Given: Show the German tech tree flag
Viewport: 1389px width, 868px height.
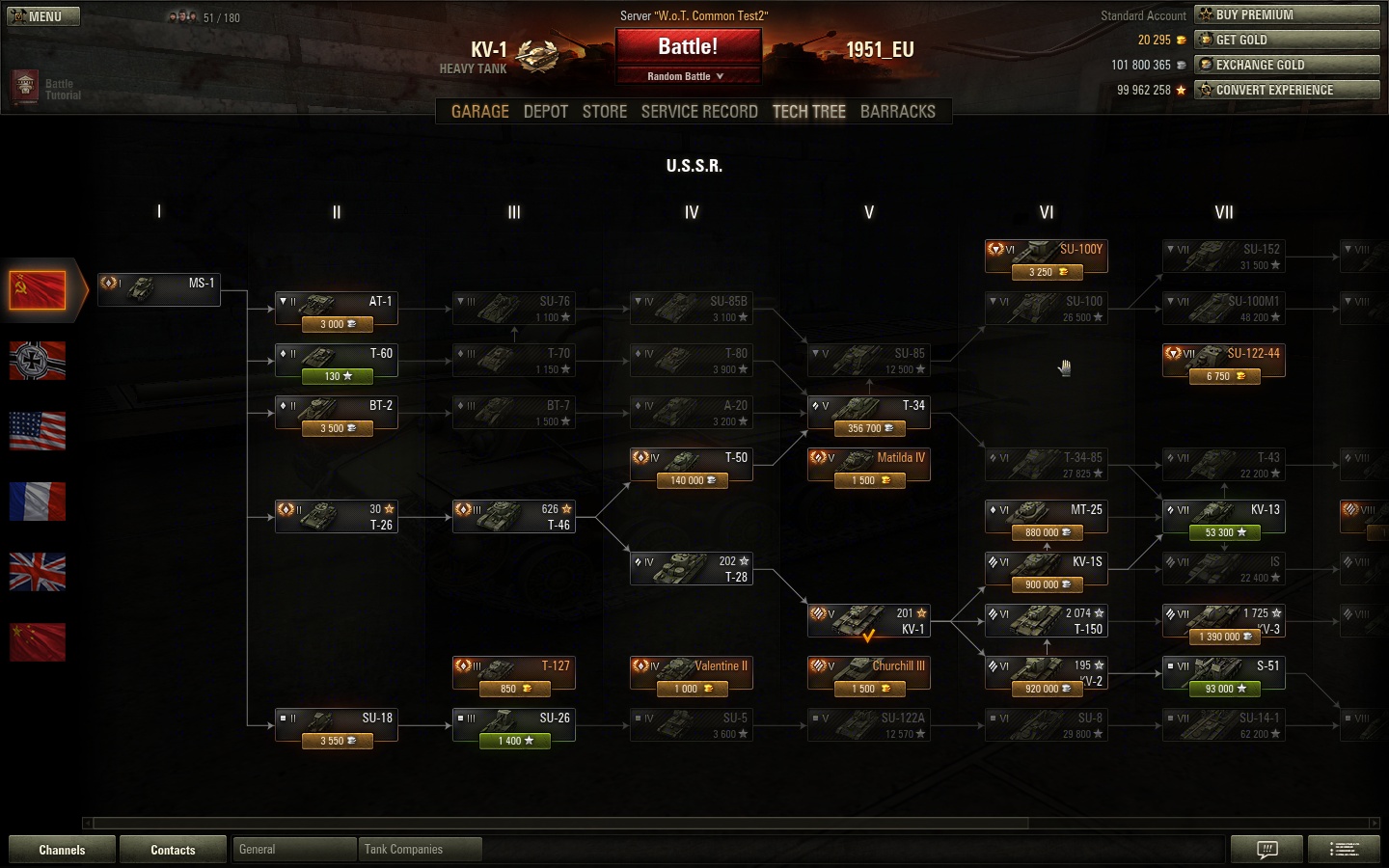Looking at the screenshot, I should pos(38,361).
